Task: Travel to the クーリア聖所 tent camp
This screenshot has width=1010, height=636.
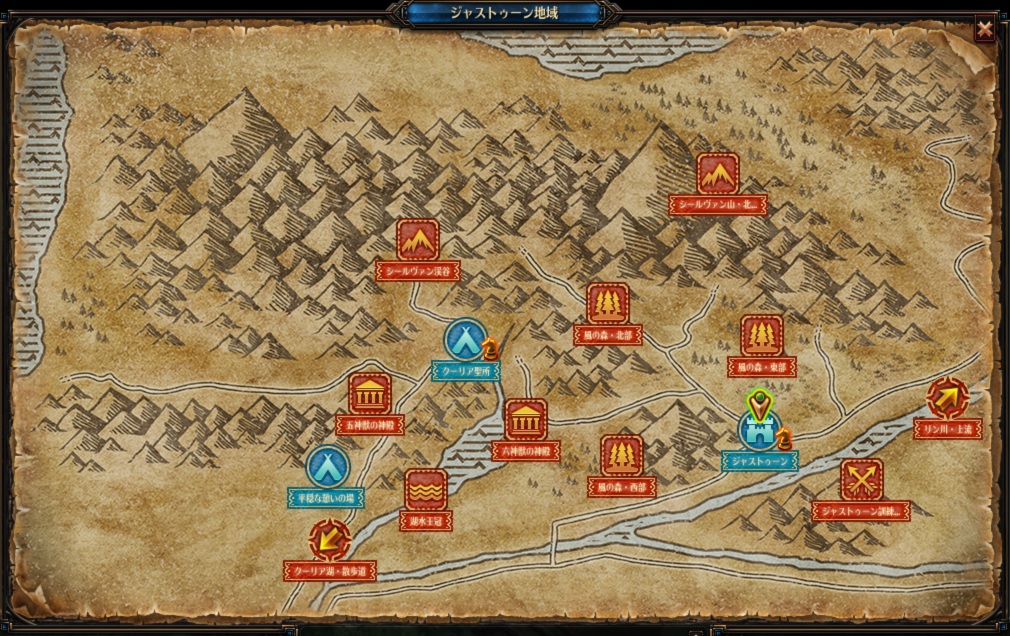Action: click(x=466, y=340)
